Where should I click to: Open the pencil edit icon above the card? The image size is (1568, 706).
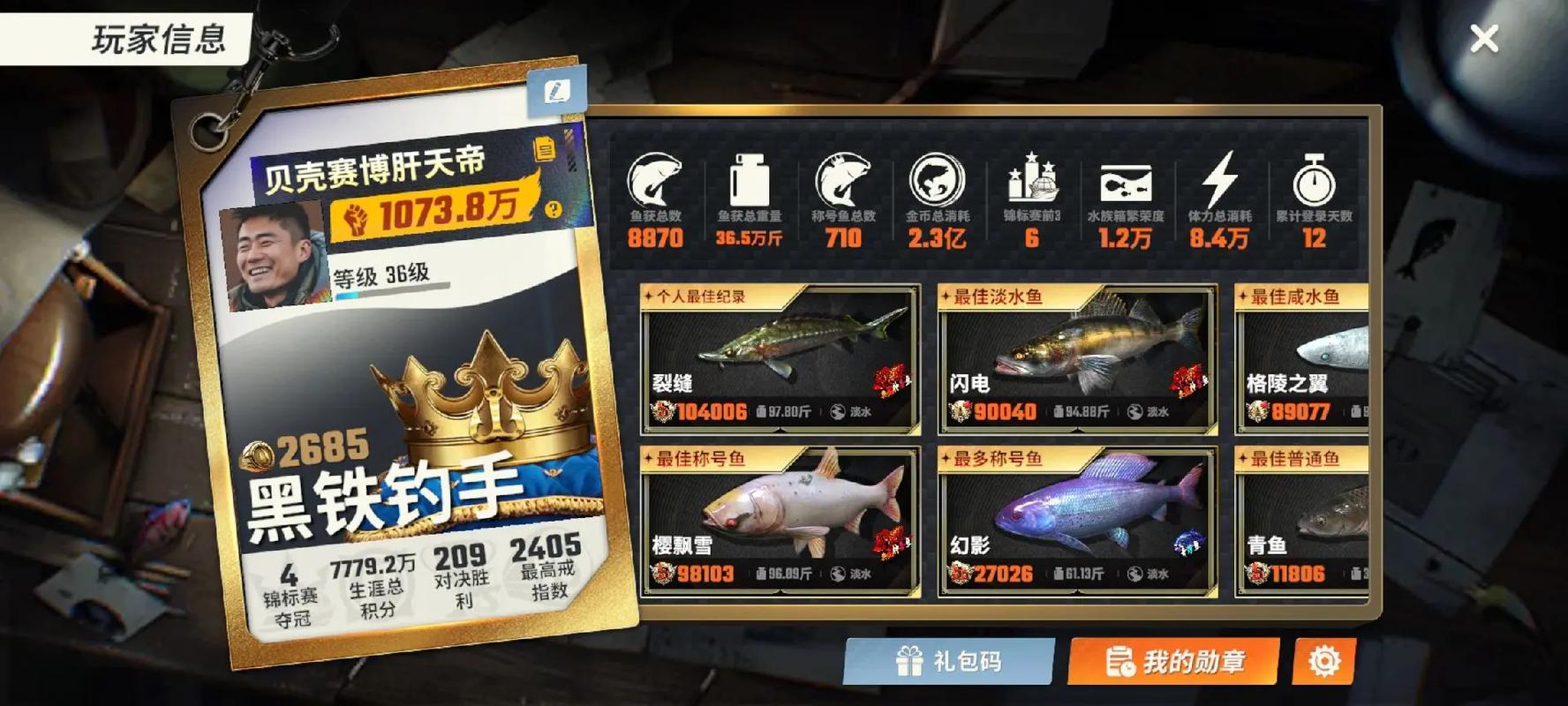(558, 89)
